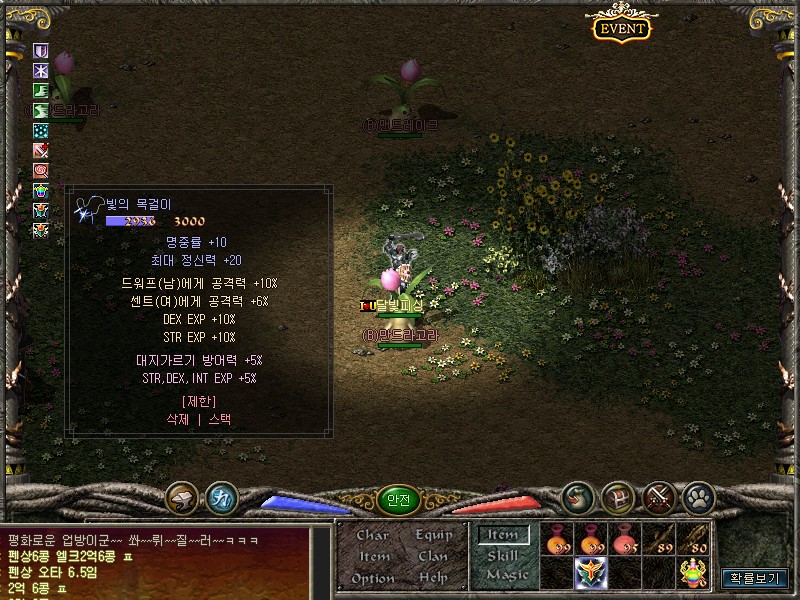Switch quickbar to the Item tab
Viewport: 800px width, 600px height.
click(503, 535)
